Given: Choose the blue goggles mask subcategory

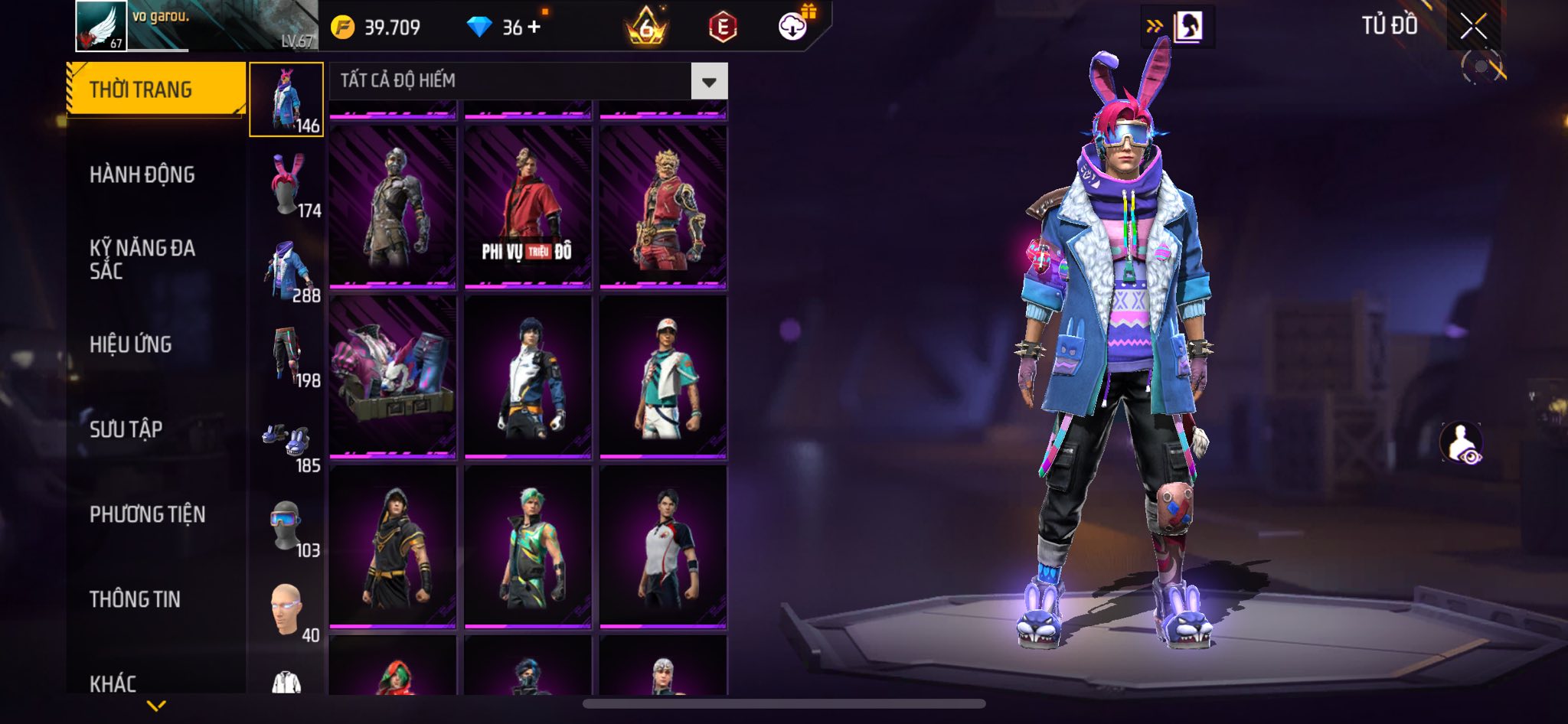Looking at the screenshot, I should [287, 526].
